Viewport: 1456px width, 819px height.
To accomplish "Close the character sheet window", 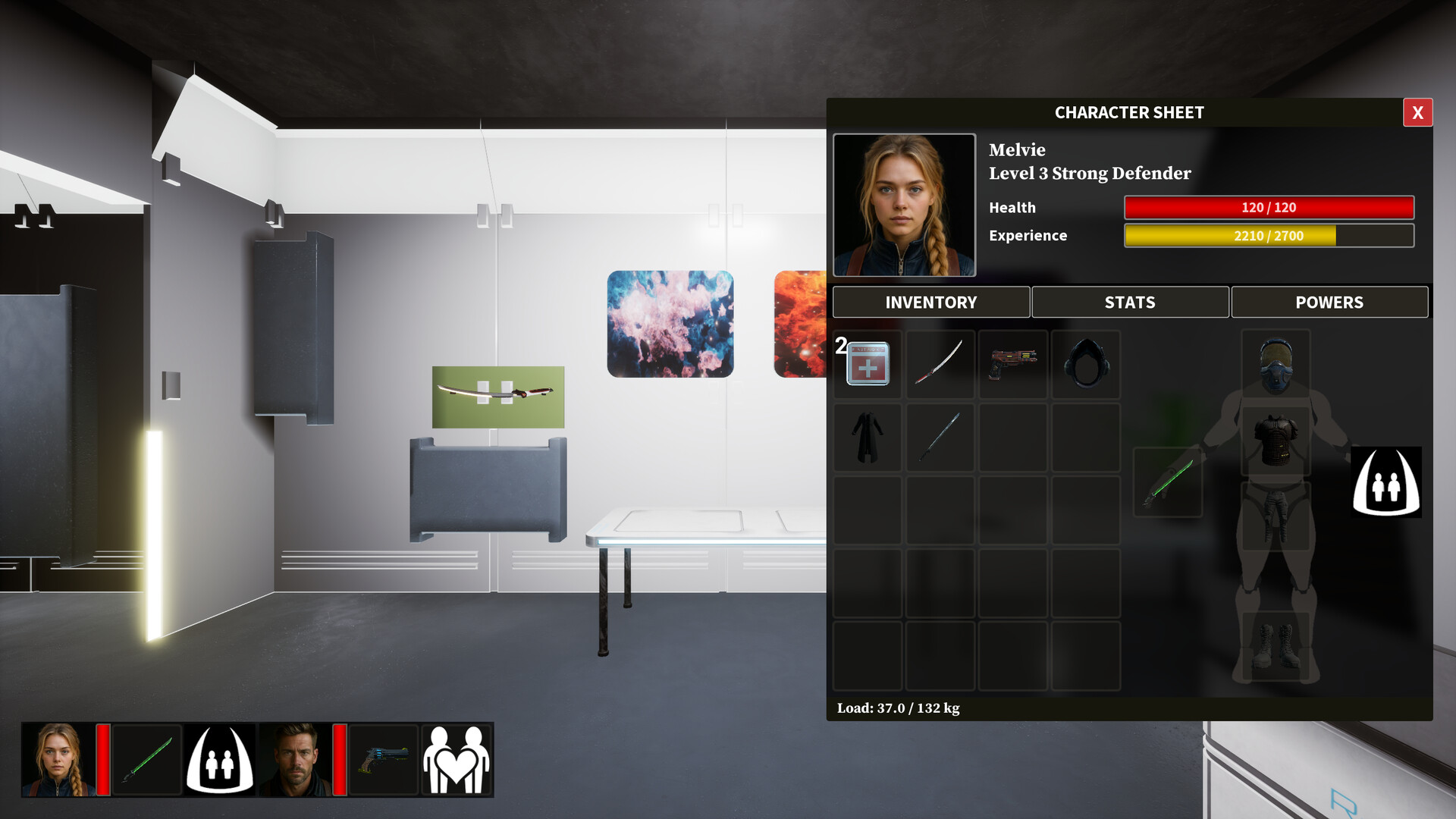I will coord(1417,113).
